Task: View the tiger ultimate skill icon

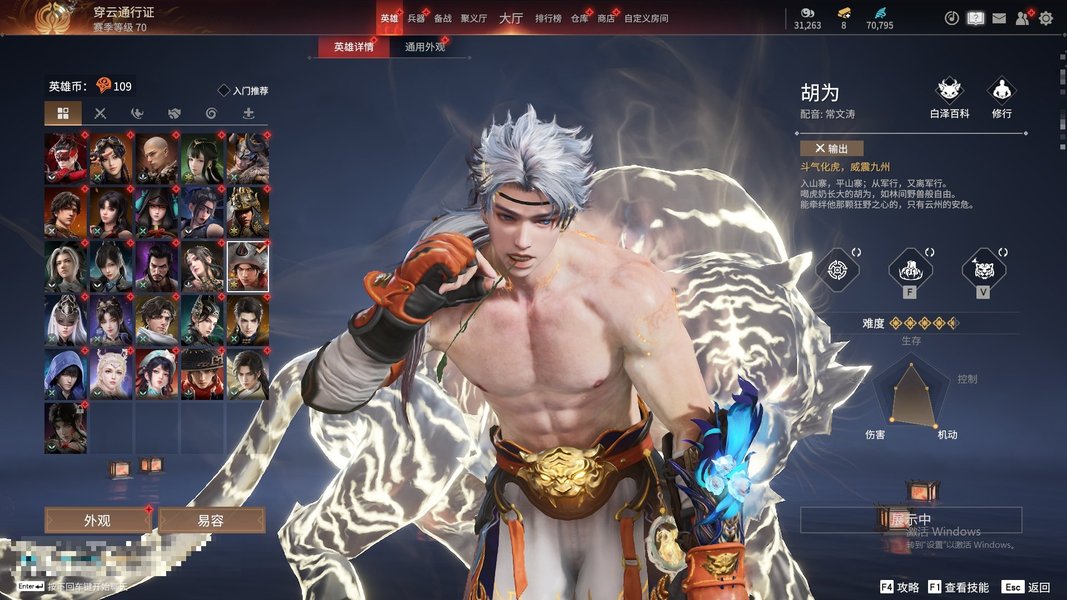Action: [x=983, y=269]
